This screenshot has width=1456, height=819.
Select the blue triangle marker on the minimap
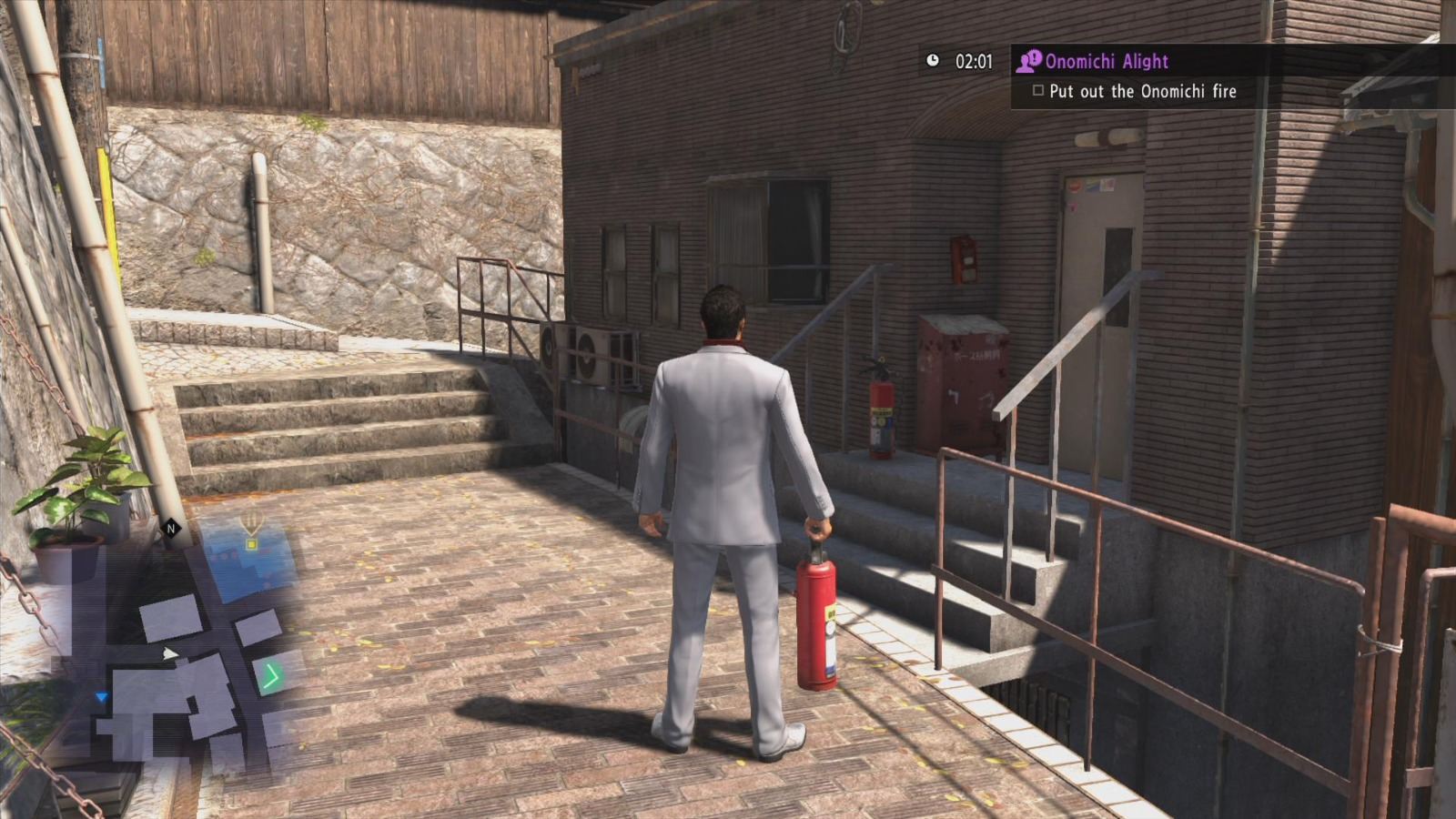tap(100, 696)
